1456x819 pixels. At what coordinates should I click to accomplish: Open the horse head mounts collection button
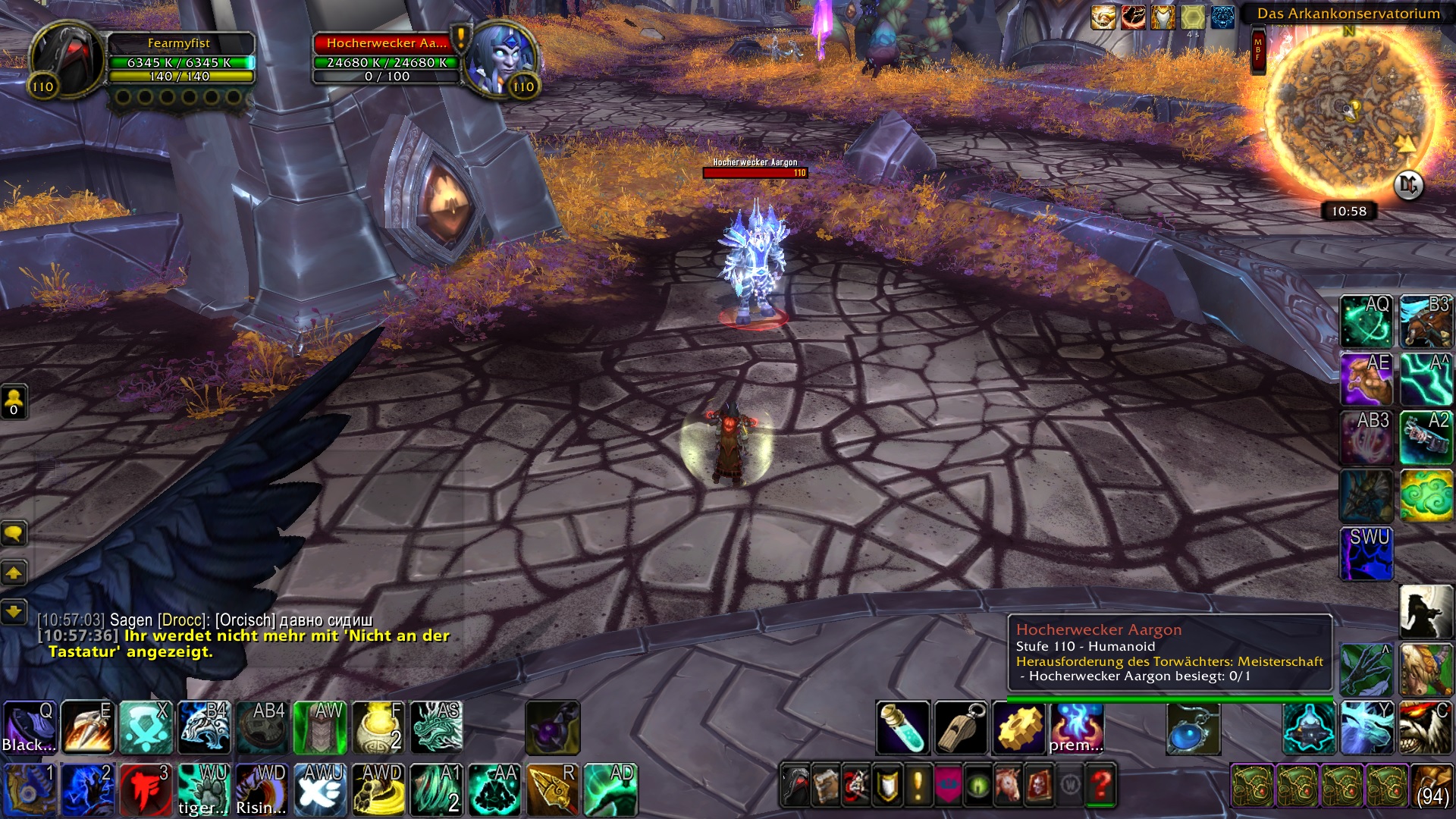1009,784
